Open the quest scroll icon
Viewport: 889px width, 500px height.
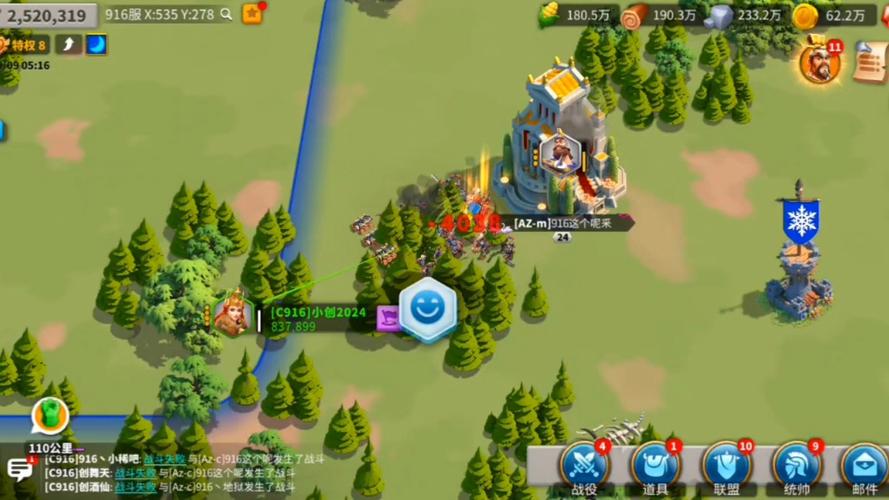872,63
